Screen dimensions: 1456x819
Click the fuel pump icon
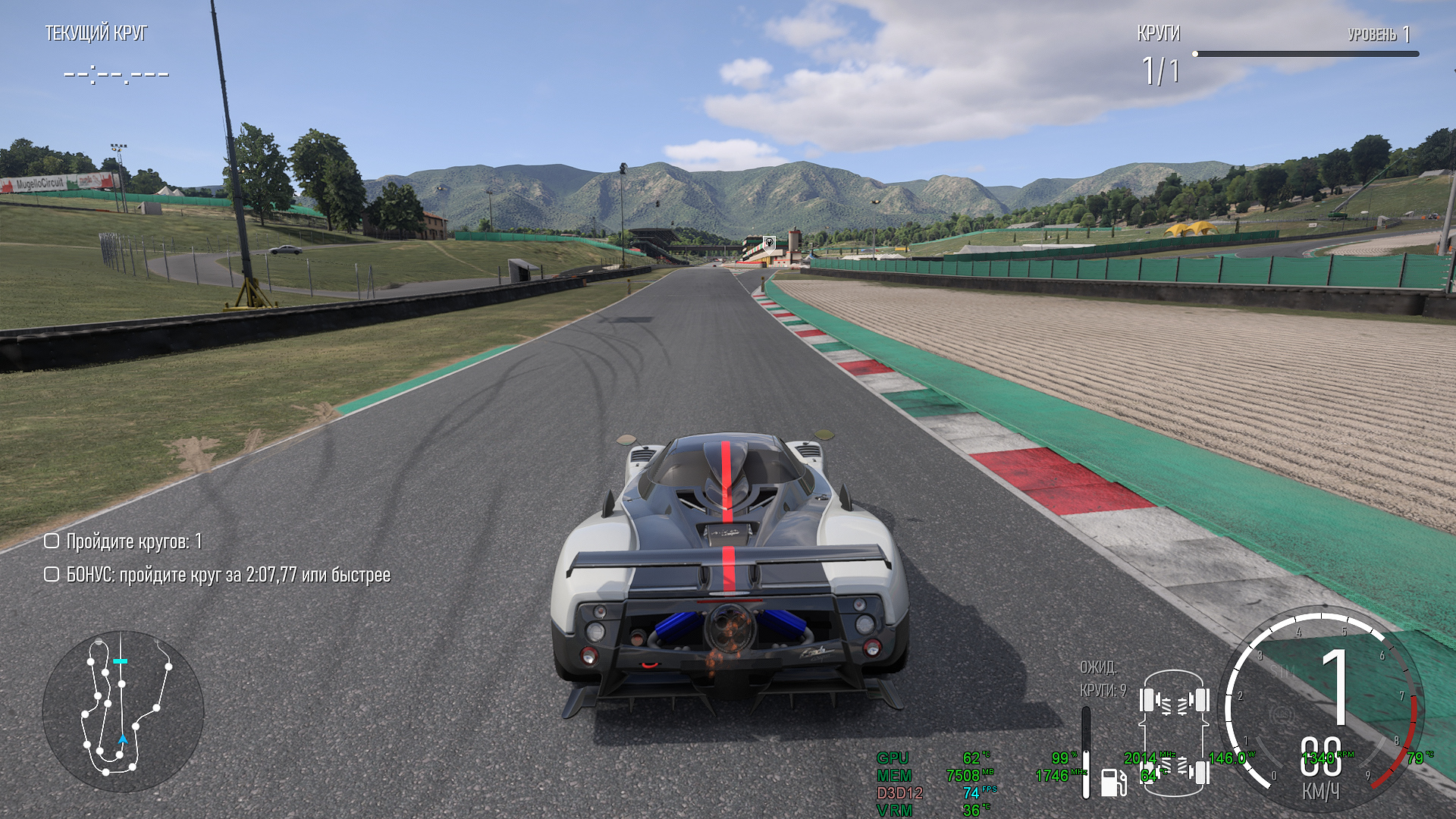pyautogui.click(x=1112, y=782)
